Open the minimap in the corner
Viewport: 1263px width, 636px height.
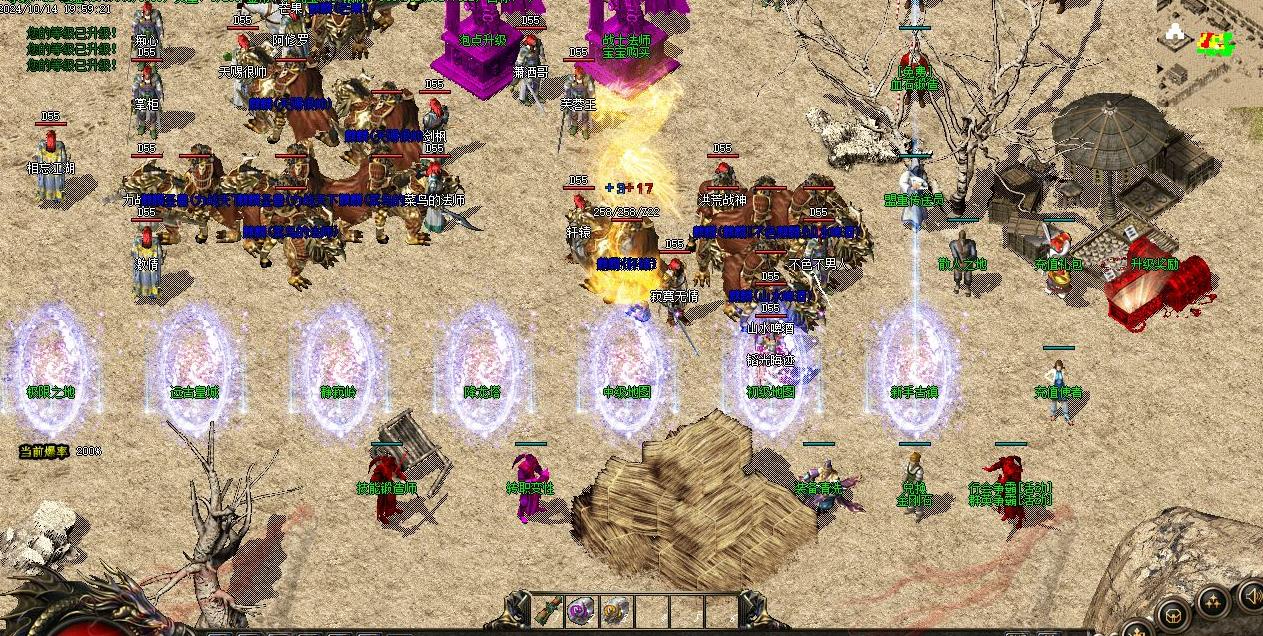1210,50
